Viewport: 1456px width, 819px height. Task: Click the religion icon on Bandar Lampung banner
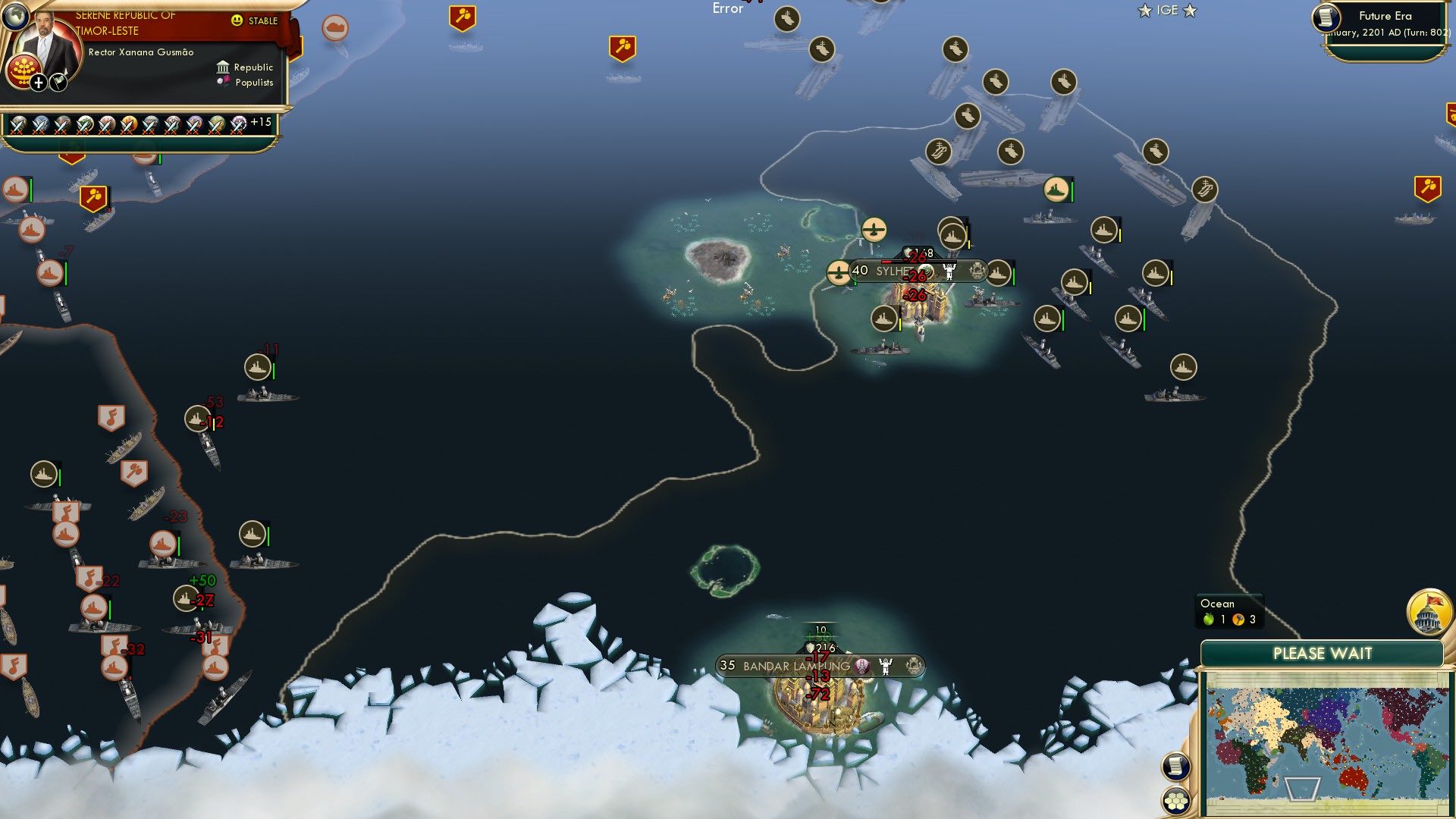861,665
